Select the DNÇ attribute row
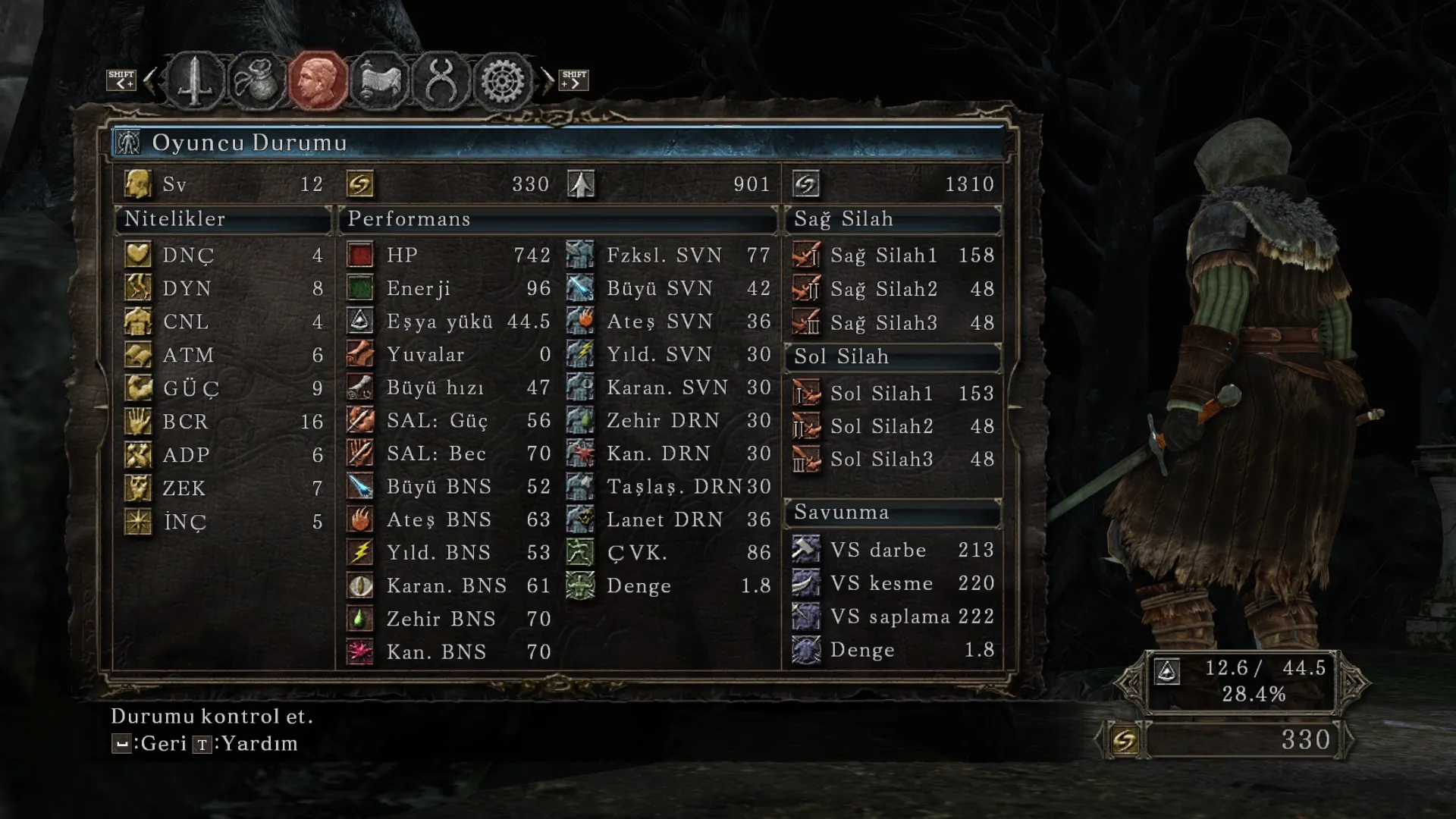The height and width of the screenshot is (819, 1456). point(224,255)
